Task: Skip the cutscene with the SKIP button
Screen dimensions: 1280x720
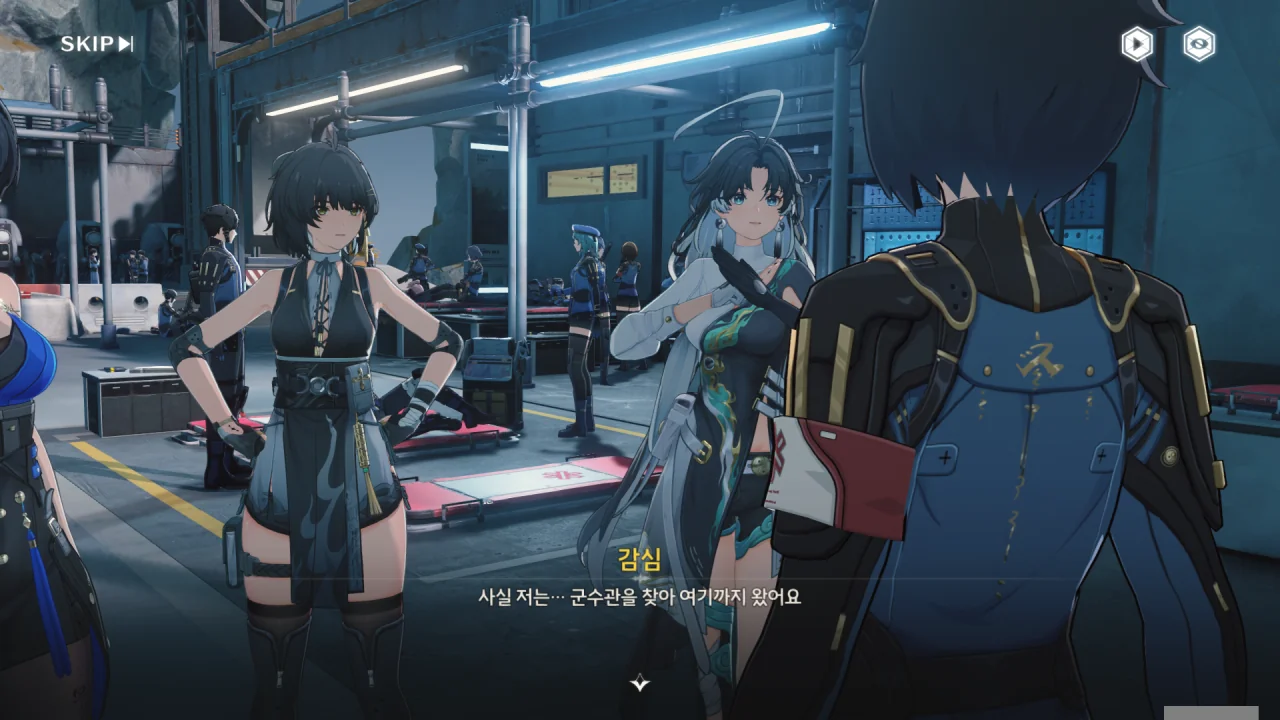Action: coord(97,44)
